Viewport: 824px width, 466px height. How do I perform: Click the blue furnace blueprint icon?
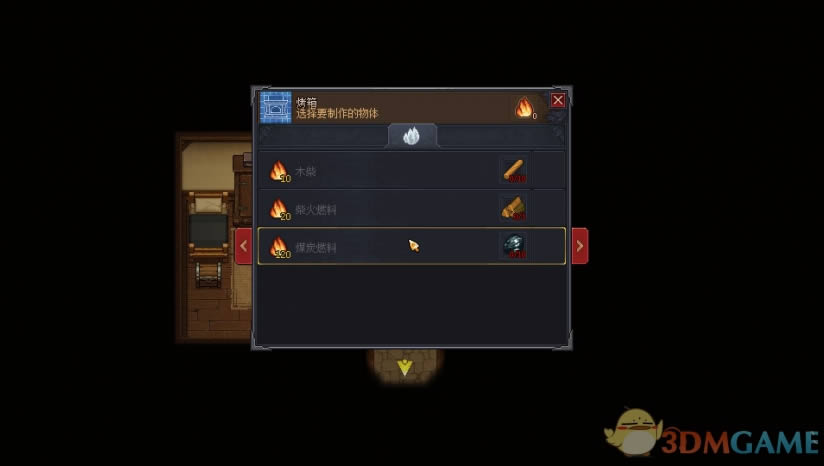tap(276, 106)
